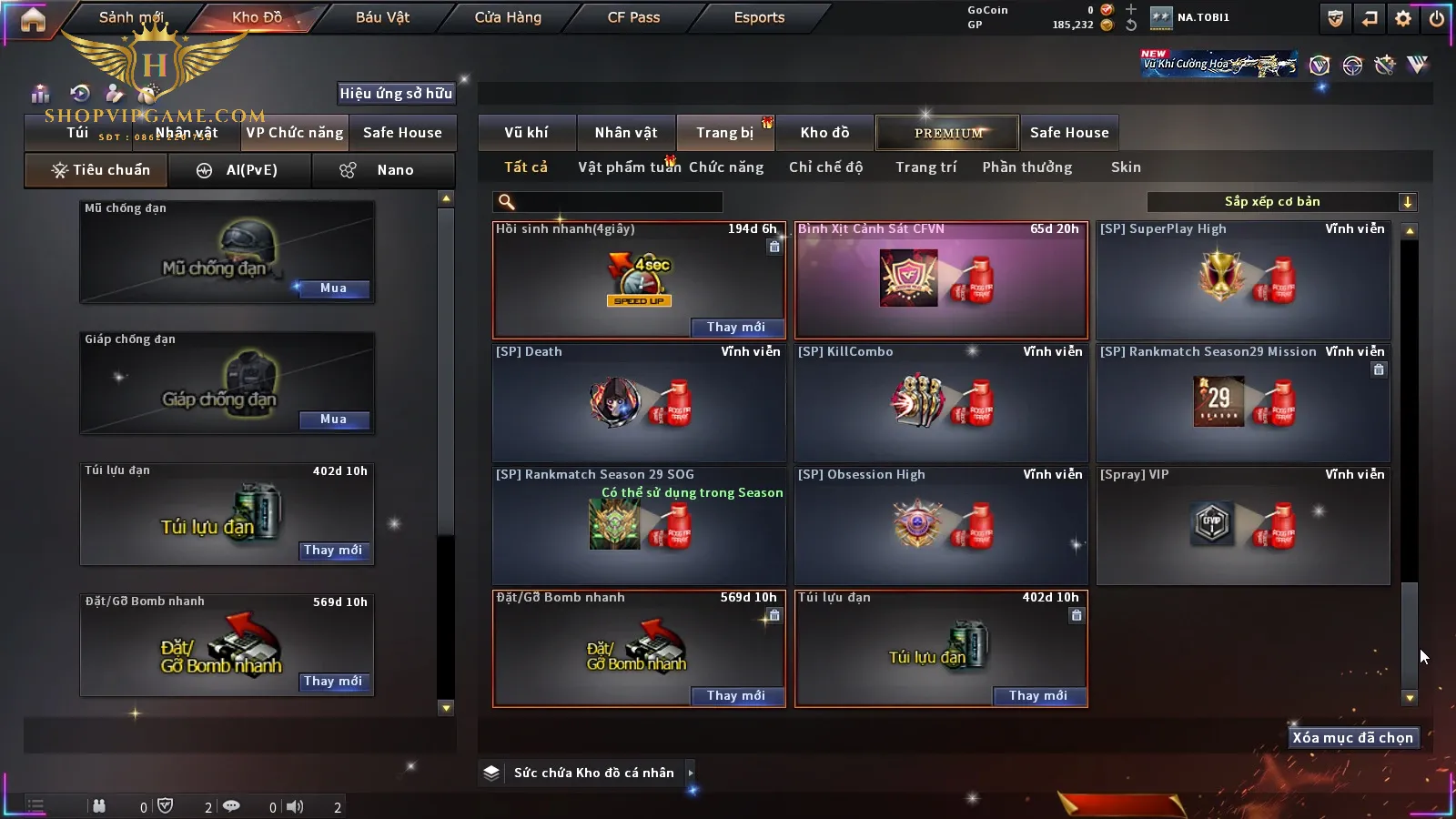The image size is (1456, 819).
Task: Select the AI(PvE) loadout tab
Action: point(239,170)
